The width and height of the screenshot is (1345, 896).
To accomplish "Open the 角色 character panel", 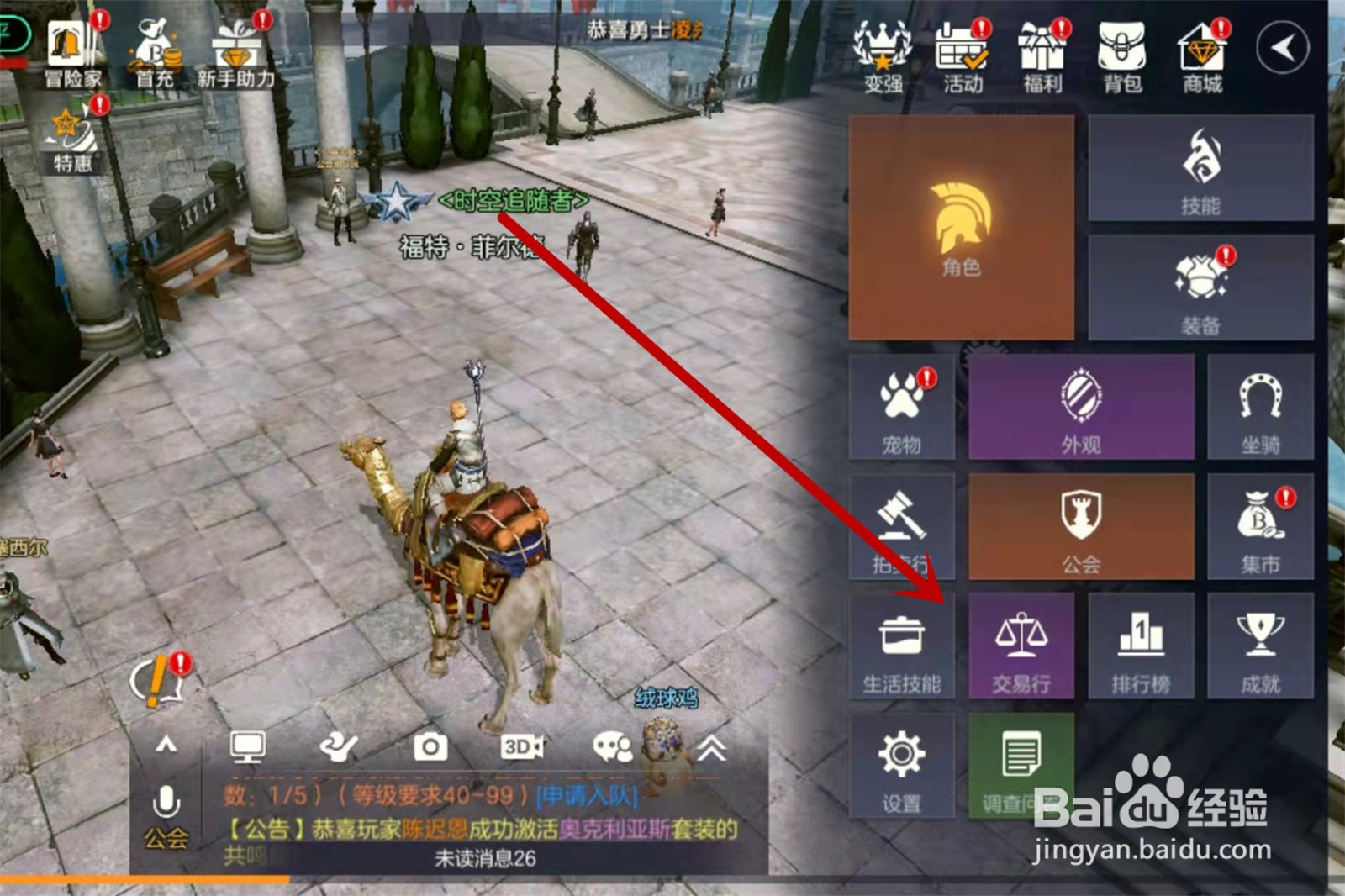I will pos(961,229).
